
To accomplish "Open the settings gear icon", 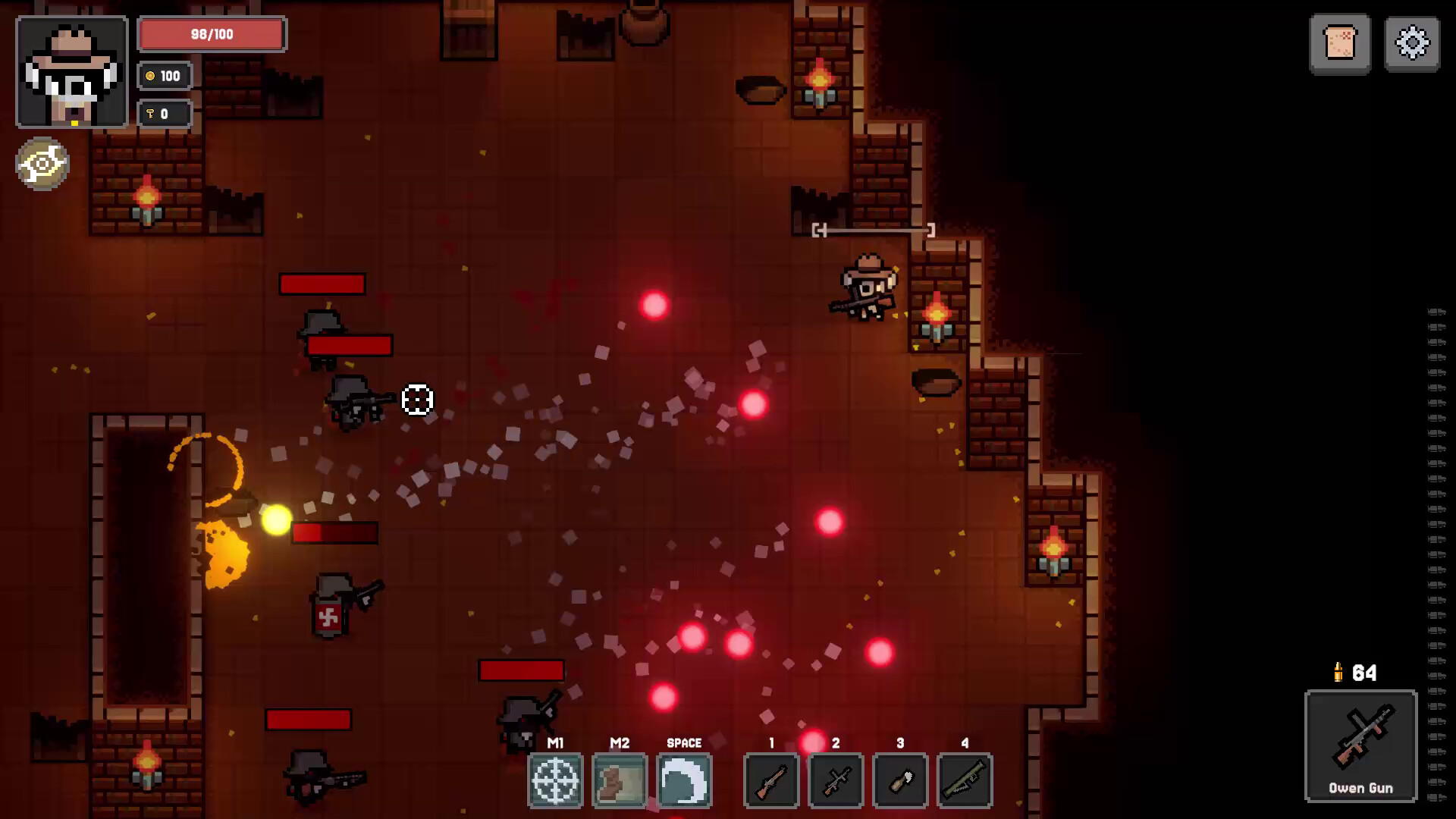I will [1410, 44].
